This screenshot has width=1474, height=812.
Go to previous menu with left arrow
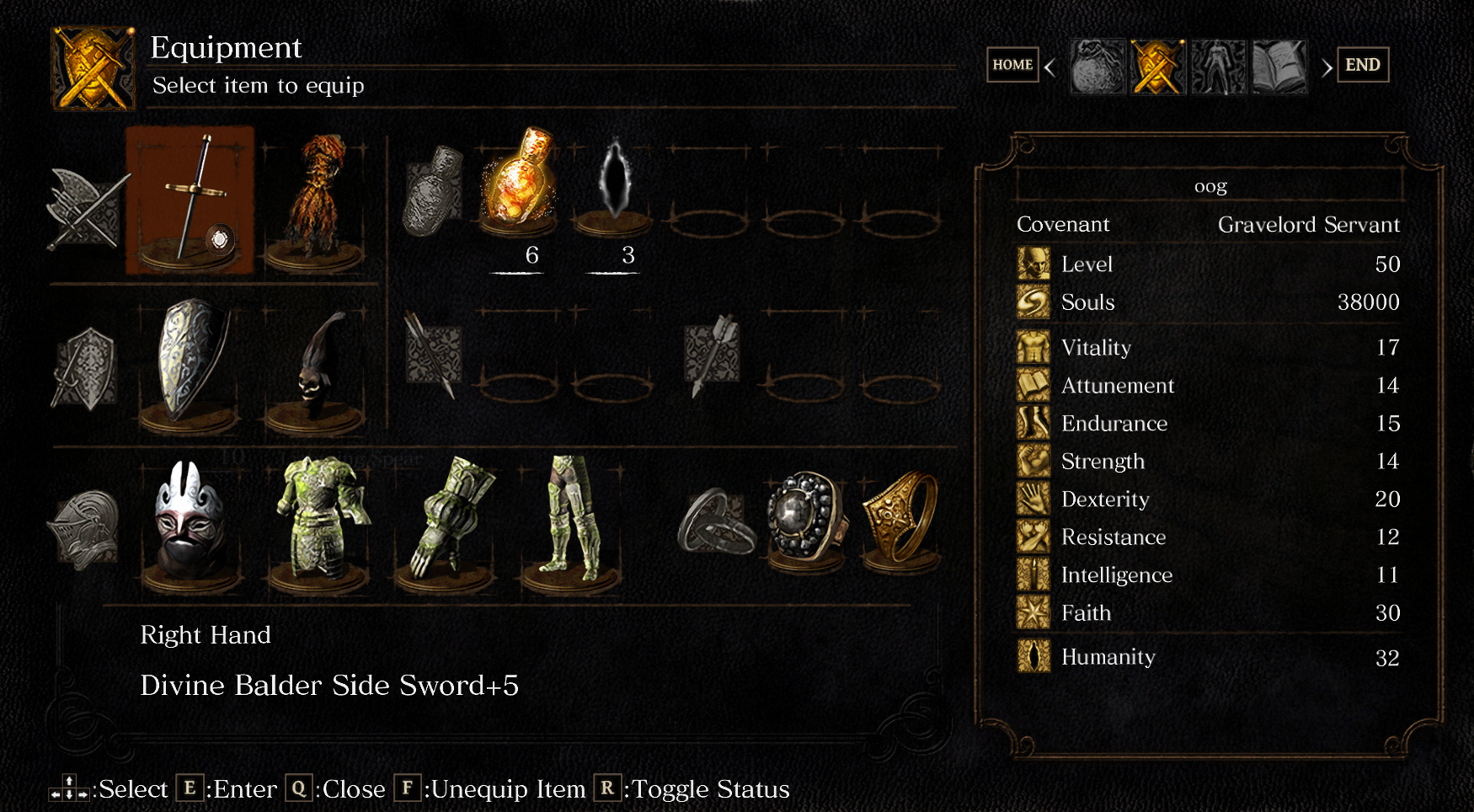pos(1050,67)
